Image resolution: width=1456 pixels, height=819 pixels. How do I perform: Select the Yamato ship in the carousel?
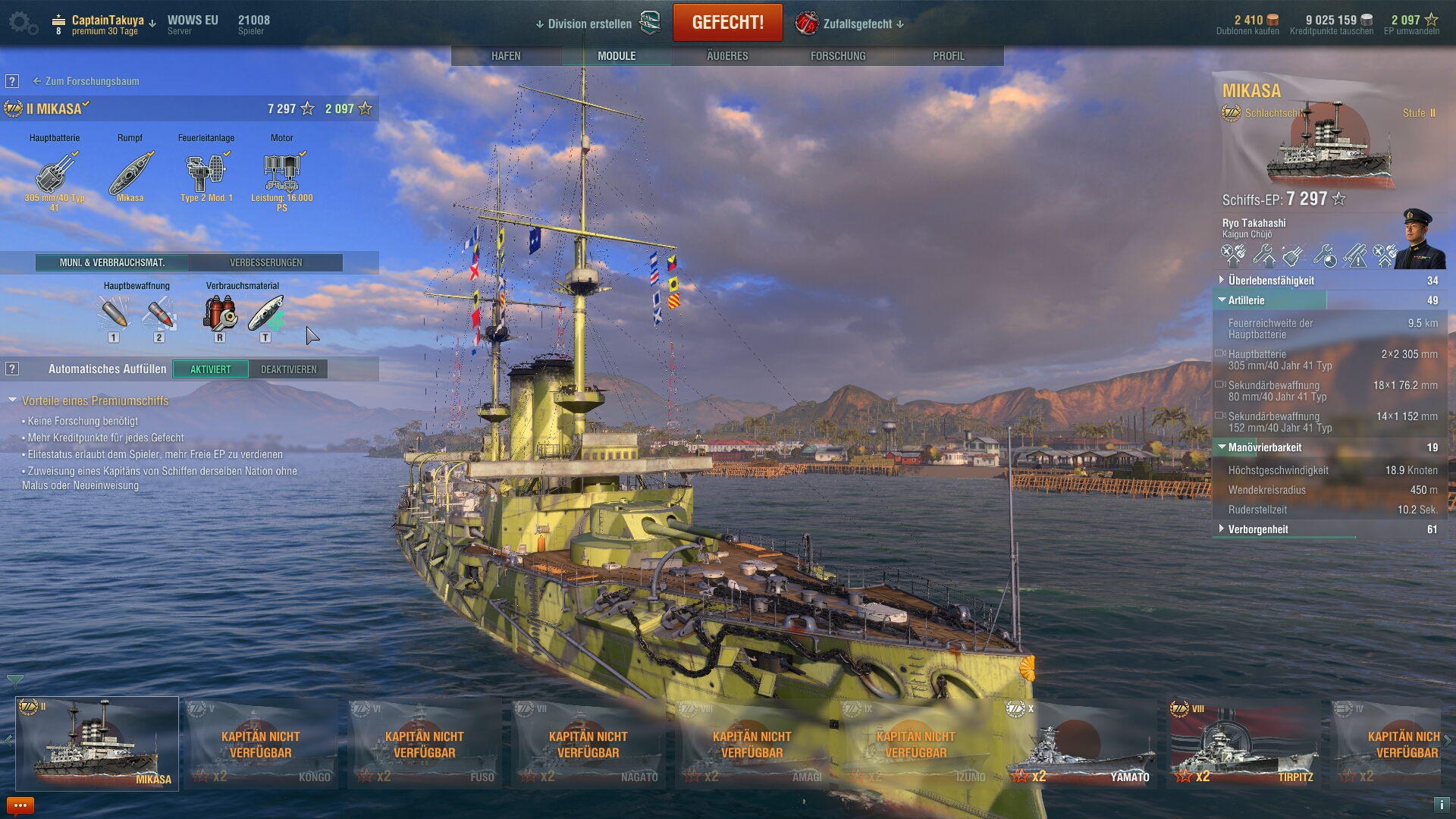click(1082, 743)
